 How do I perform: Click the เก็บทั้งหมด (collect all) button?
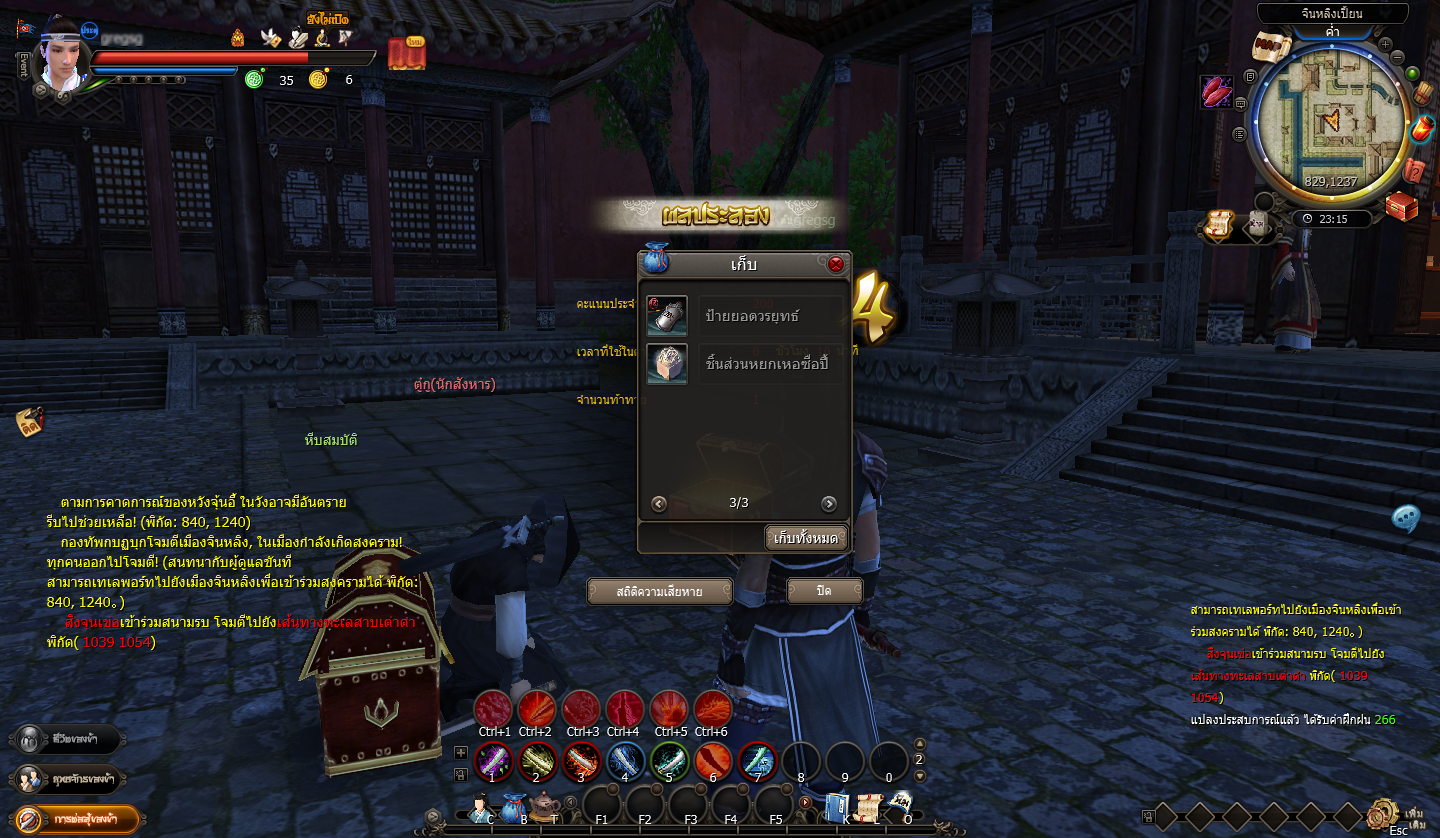coord(806,538)
